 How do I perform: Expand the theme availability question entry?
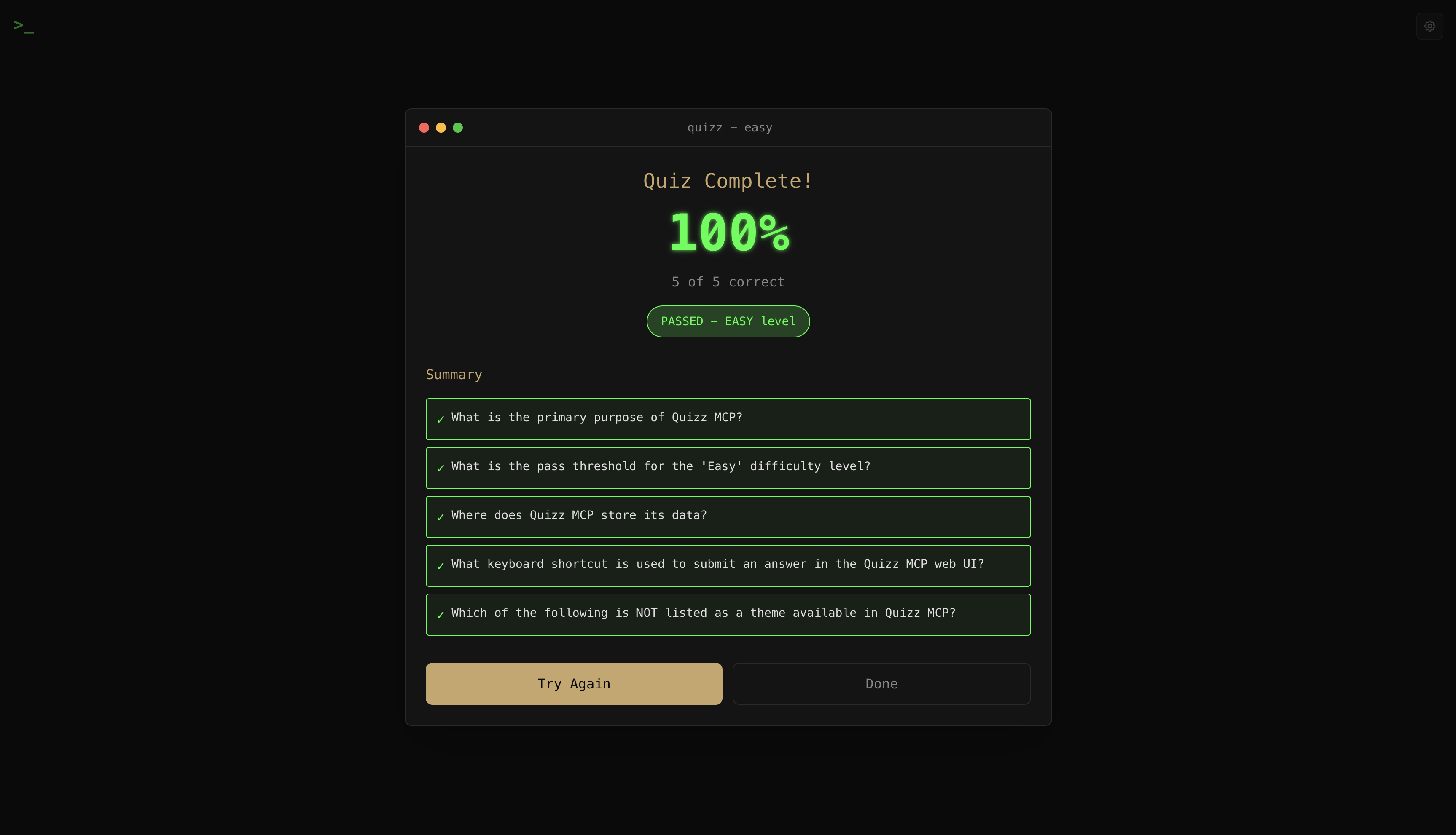(728, 614)
